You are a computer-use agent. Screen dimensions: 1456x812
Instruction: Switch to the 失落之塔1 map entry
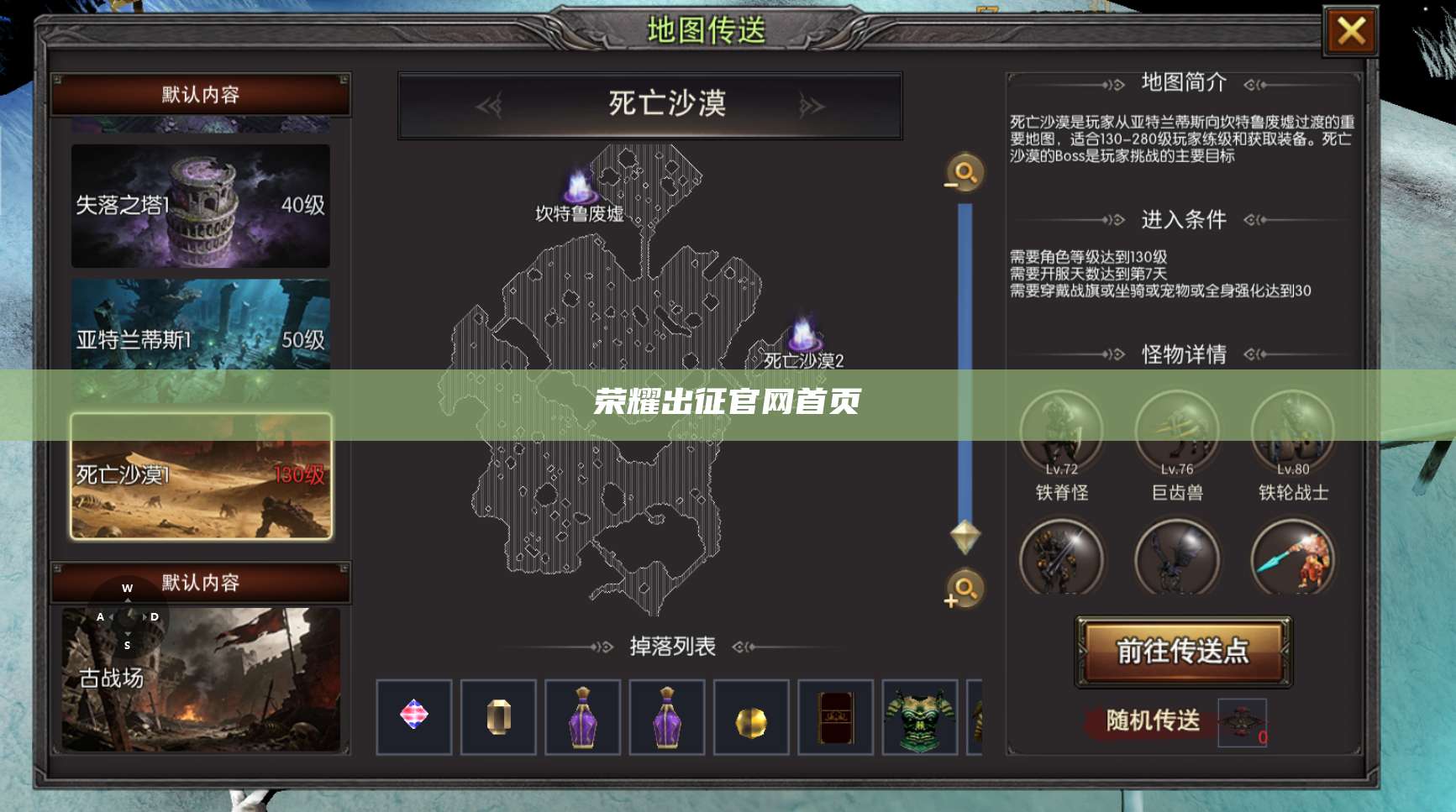click(x=199, y=207)
